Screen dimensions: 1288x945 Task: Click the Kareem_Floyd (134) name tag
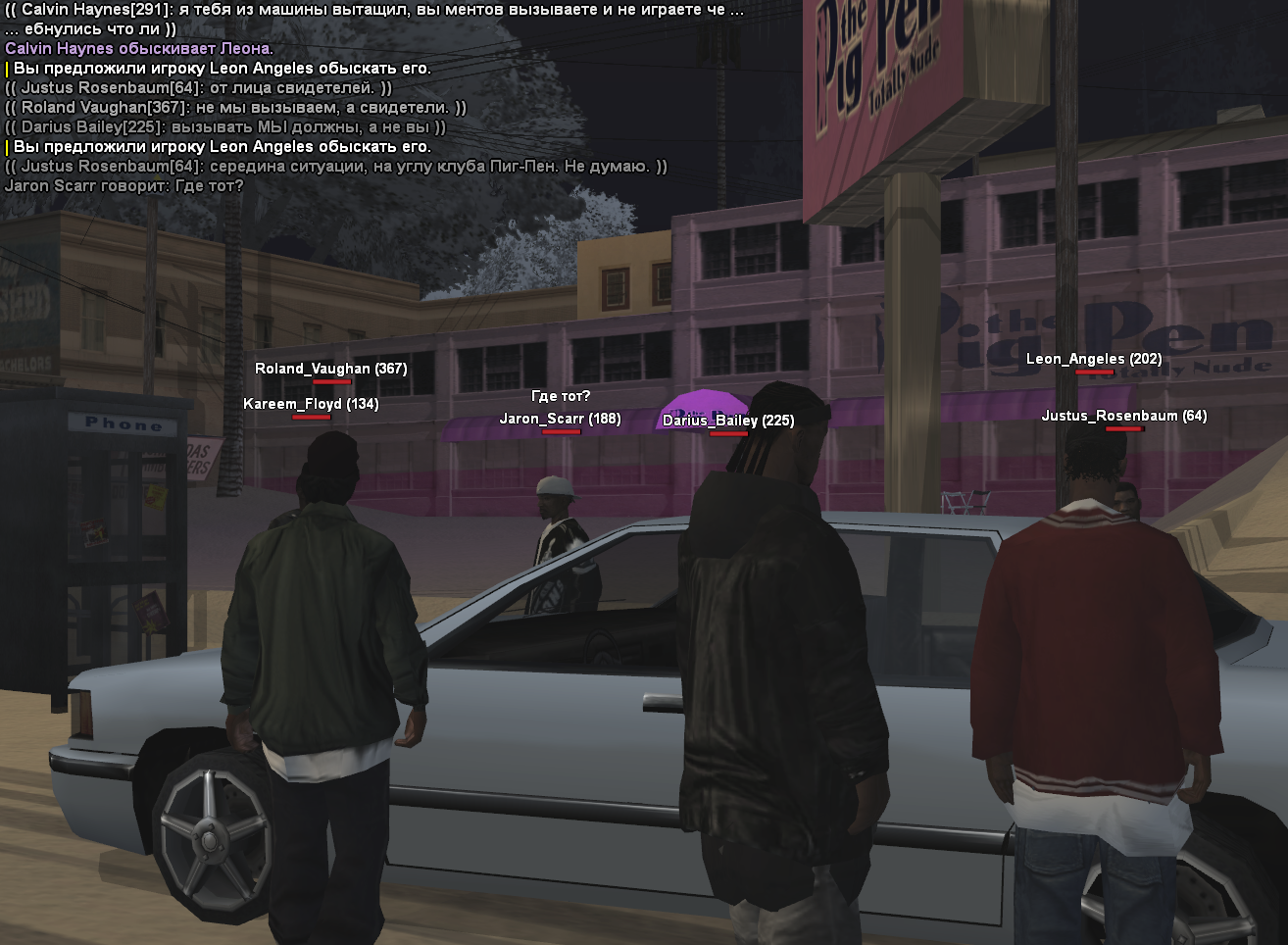coord(311,404)
